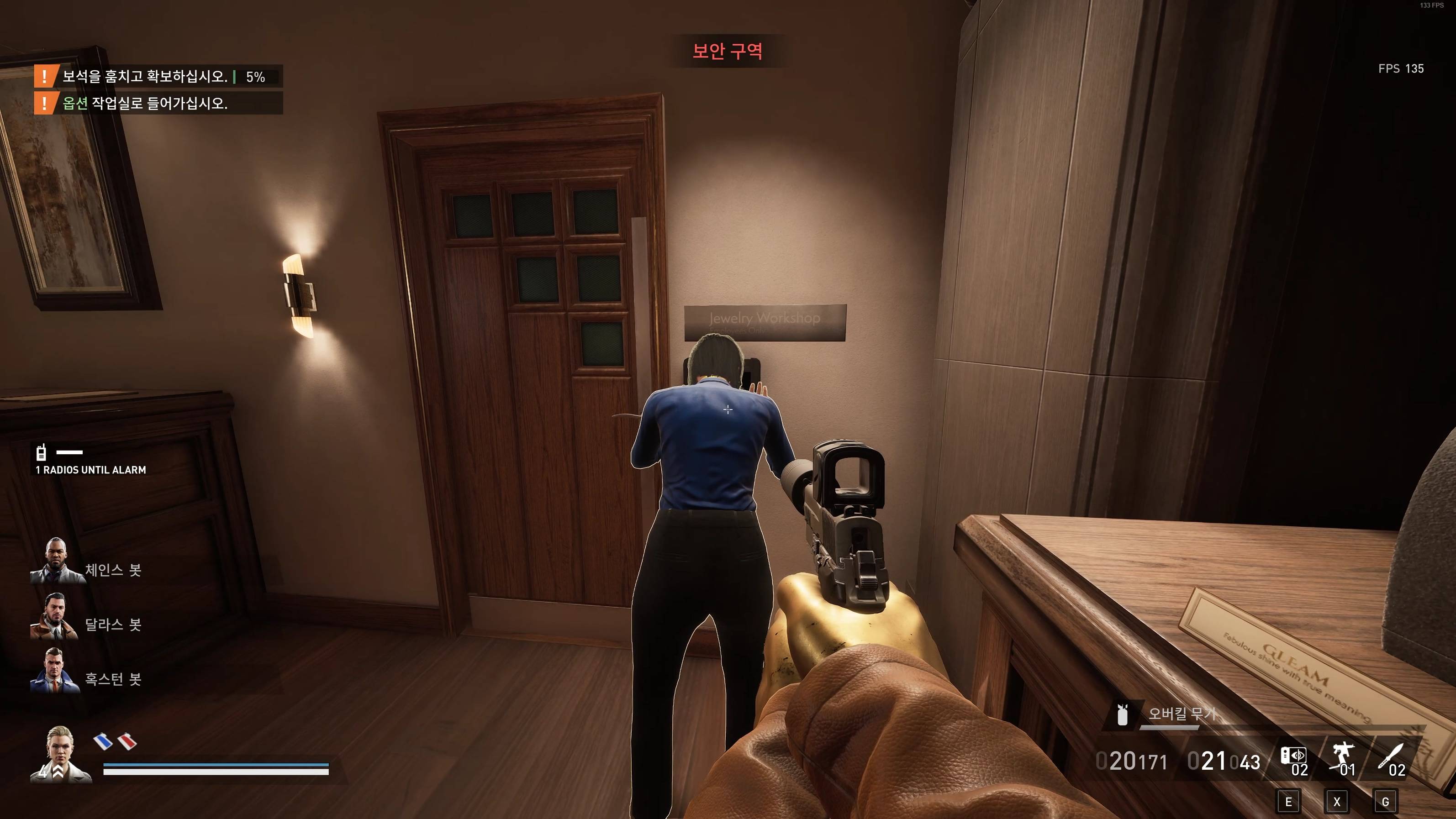Click the walkie-talkie radio alarm icon
The height and width of the screenshot is (819, 1456).
pyautogui.click(x=41, y=452)
